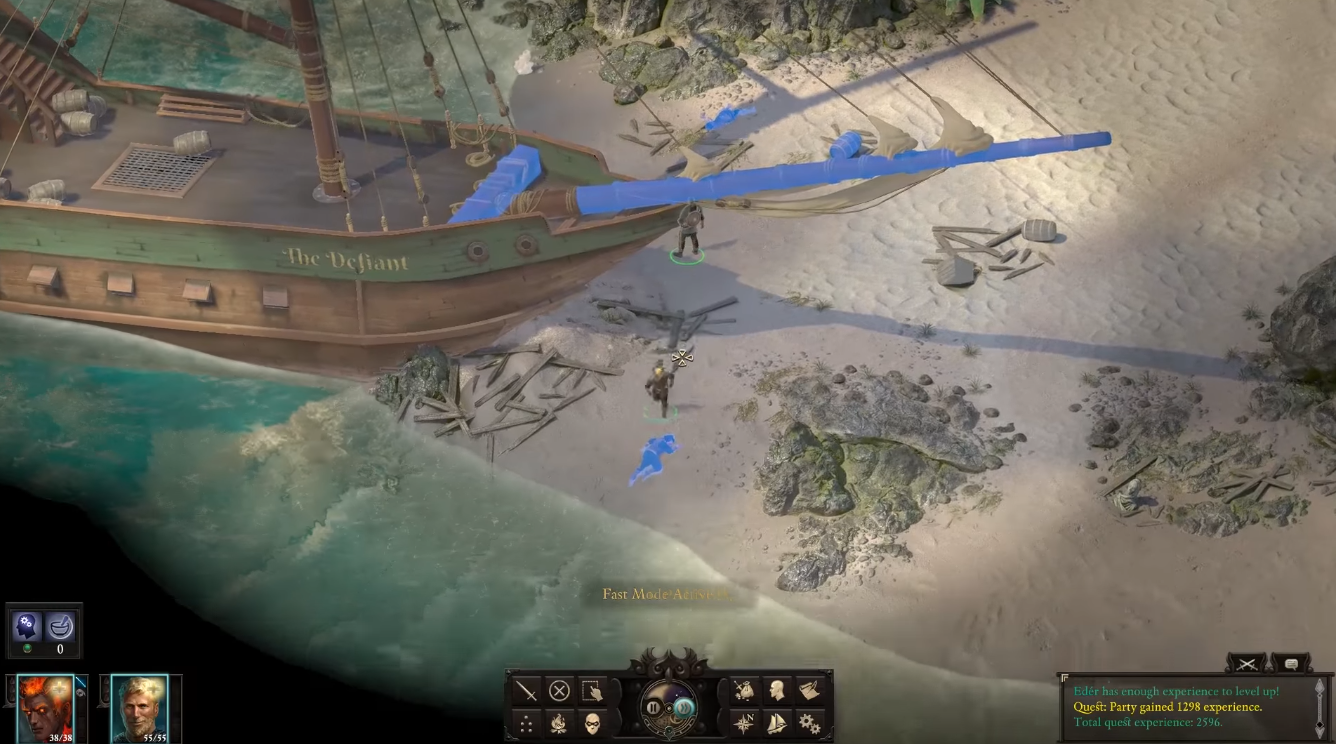Open the area map compass icon

coord(744,723)
